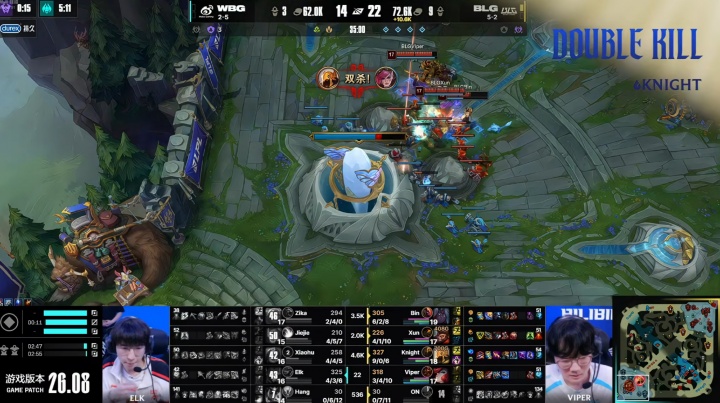Select Knight's row in the scoreboard
The width and height of the screenshot is (720, 403).
tap(408, 354)
